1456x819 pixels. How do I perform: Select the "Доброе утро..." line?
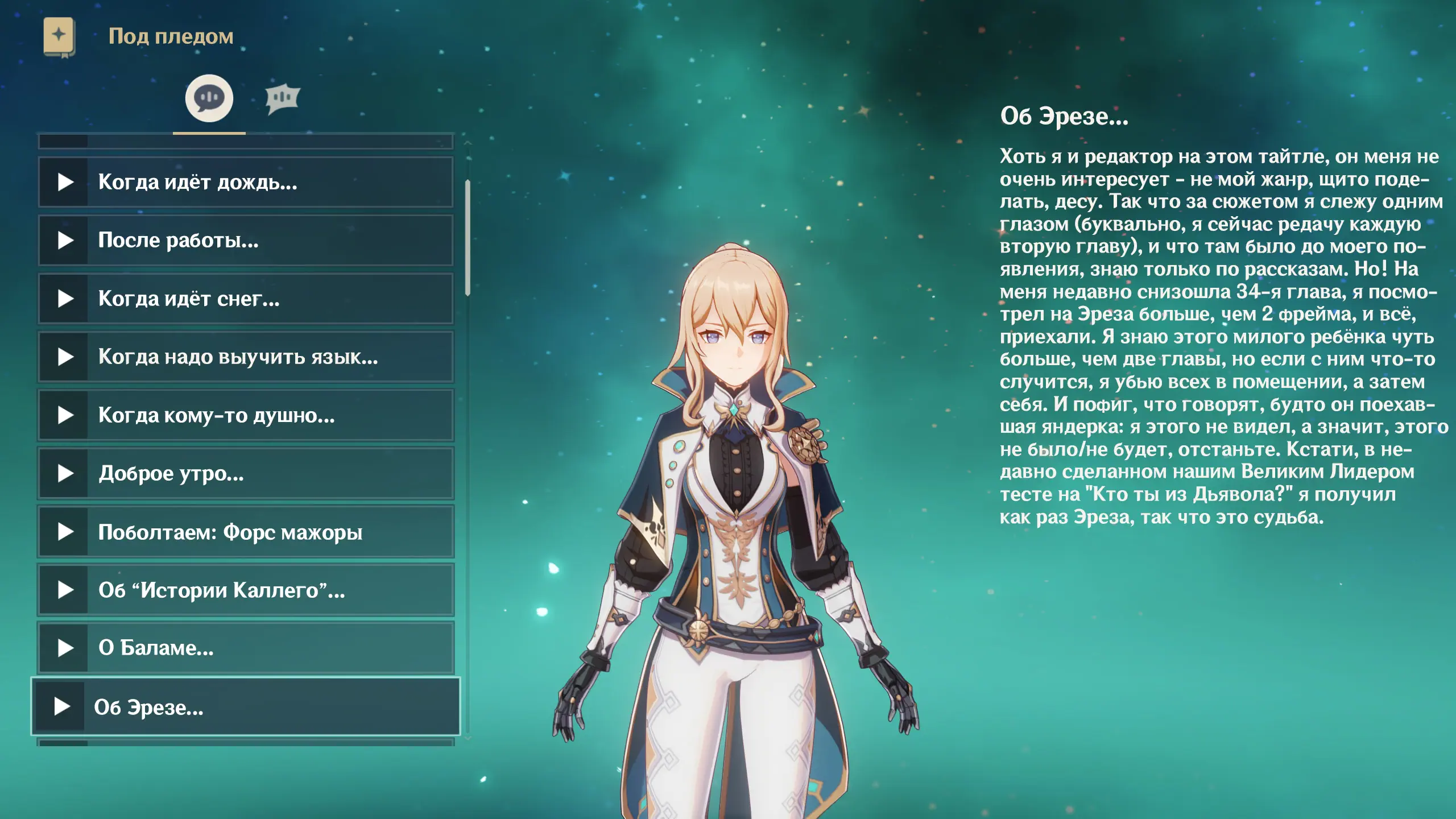[246, 473]
